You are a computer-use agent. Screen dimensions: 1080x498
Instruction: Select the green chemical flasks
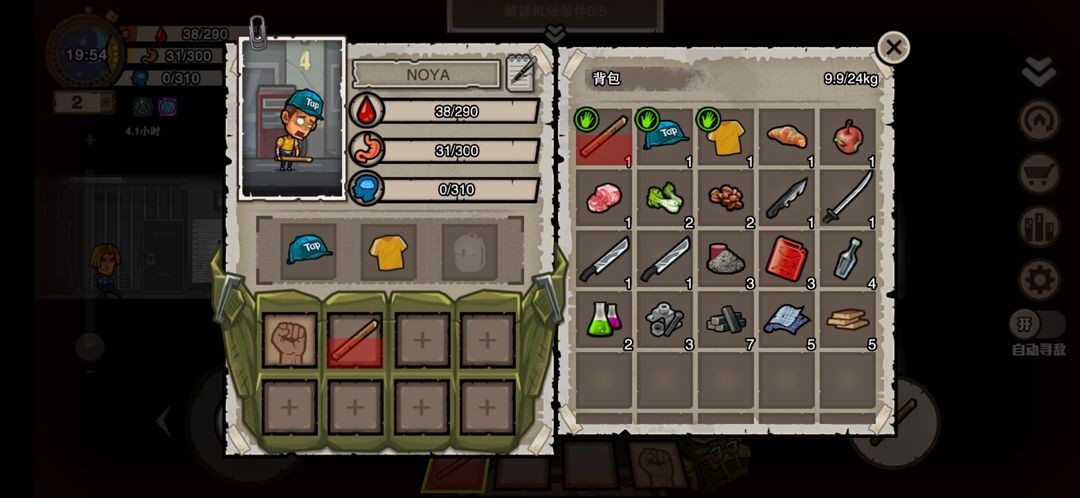[603, 320]
